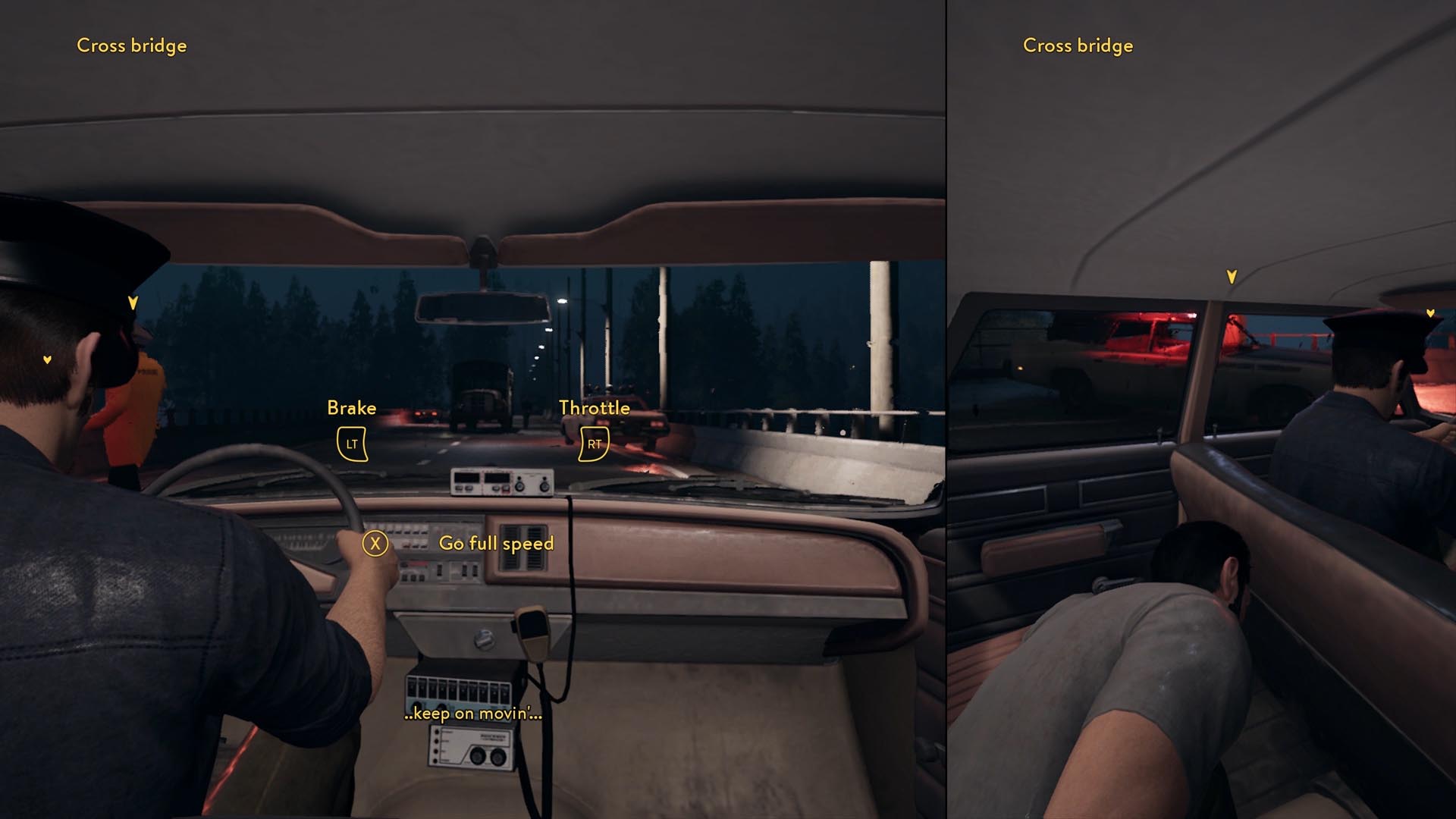Select the arrow marker in the right split-screen
Image resolution: width=1456 pixels, height=819 pixels.
[x=1430, y=312]
